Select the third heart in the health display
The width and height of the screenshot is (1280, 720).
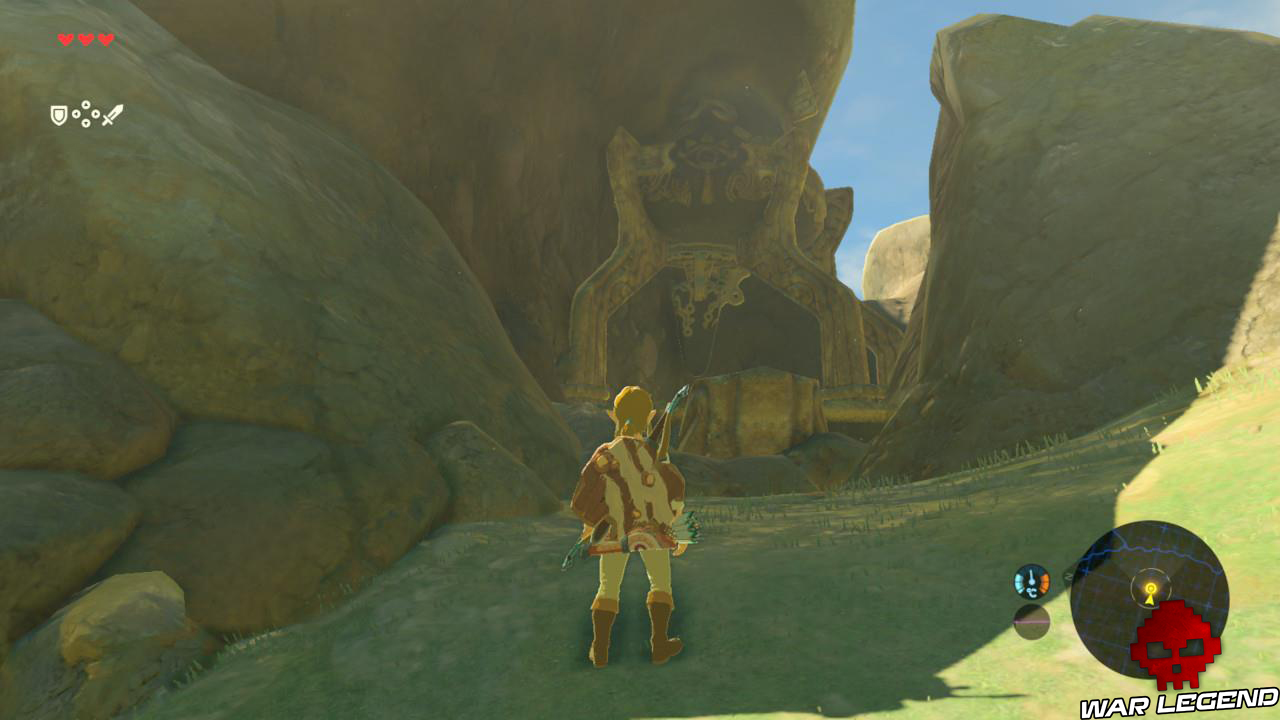click(x=105, y=38)
